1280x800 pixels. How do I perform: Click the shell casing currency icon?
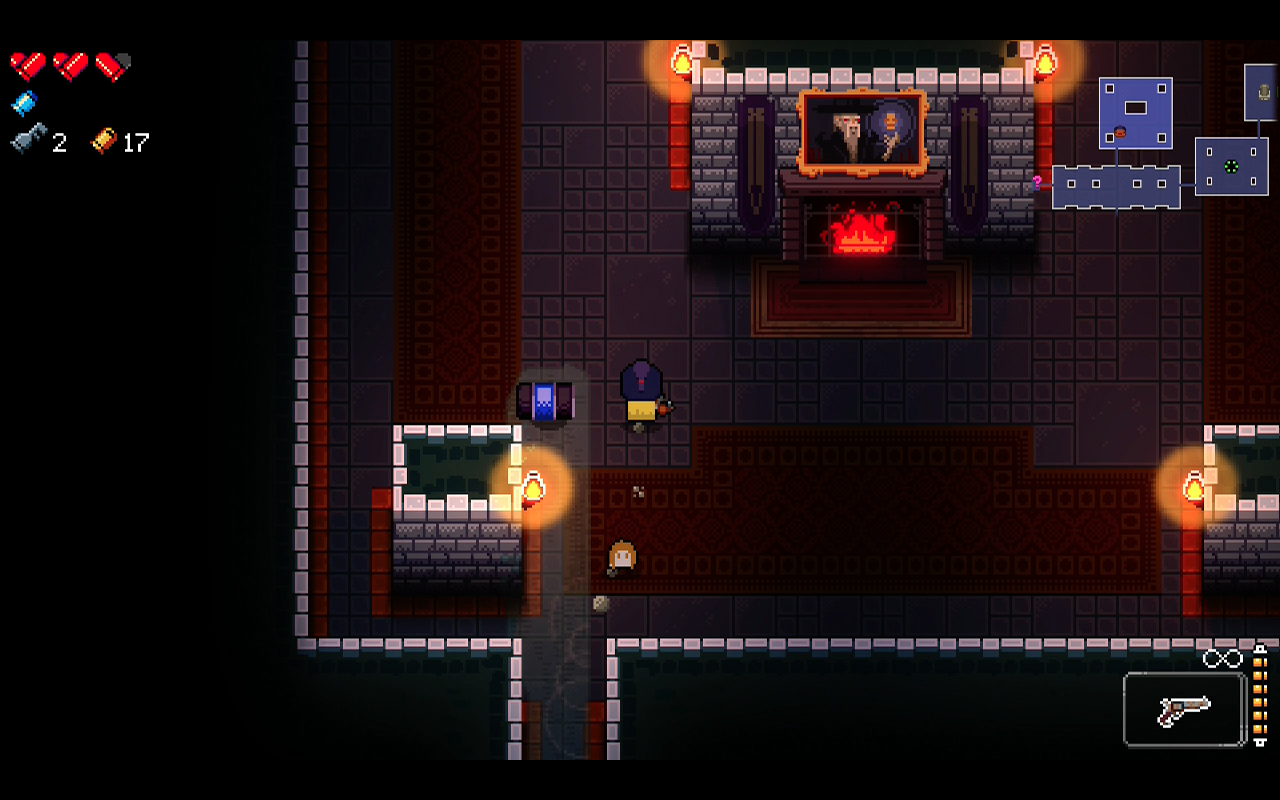[x=104, y=141]
